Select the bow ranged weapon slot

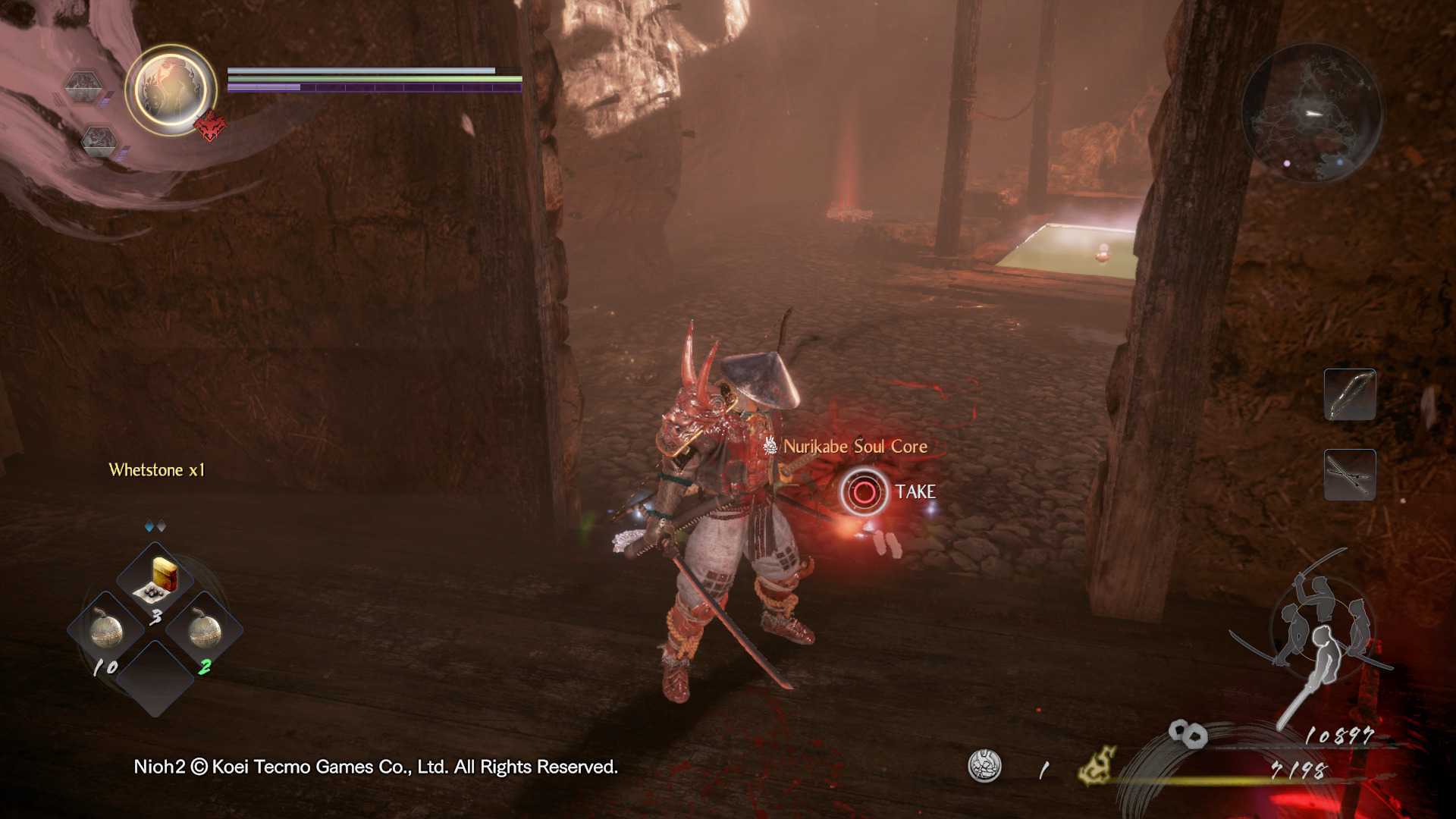click(x=1349, y=394)
